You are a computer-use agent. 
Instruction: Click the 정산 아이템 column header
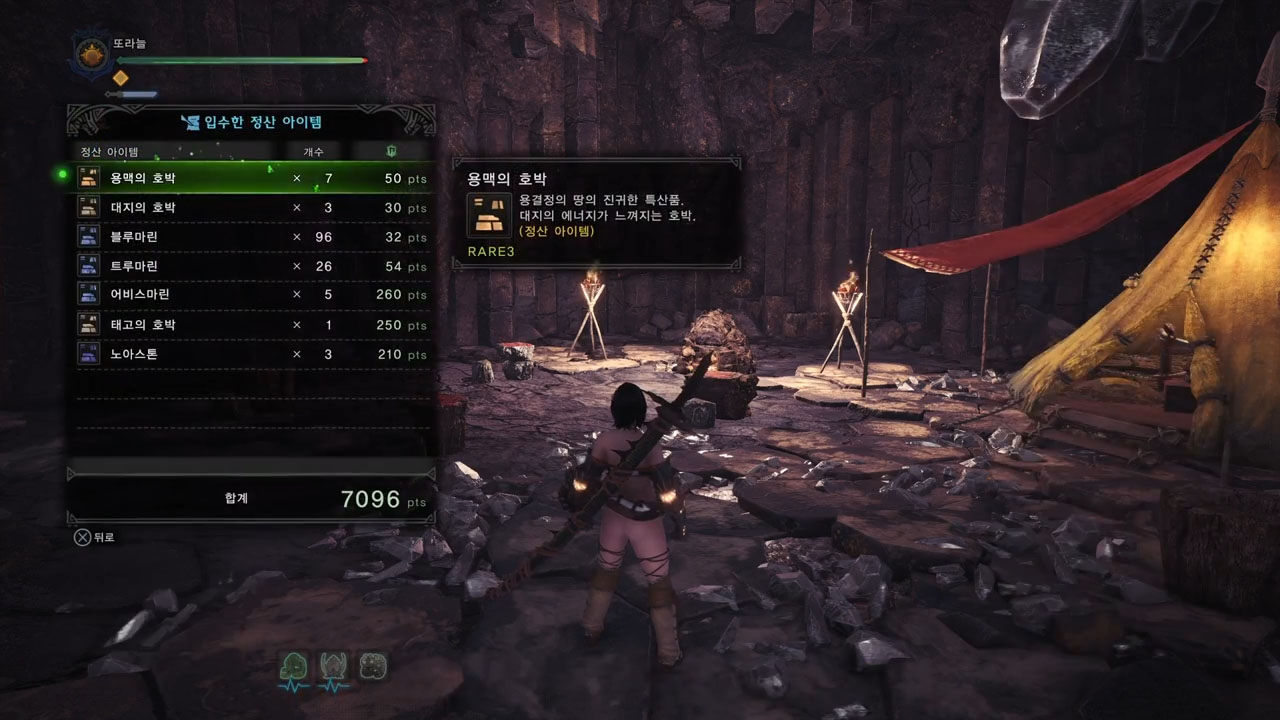coord(110,152)
